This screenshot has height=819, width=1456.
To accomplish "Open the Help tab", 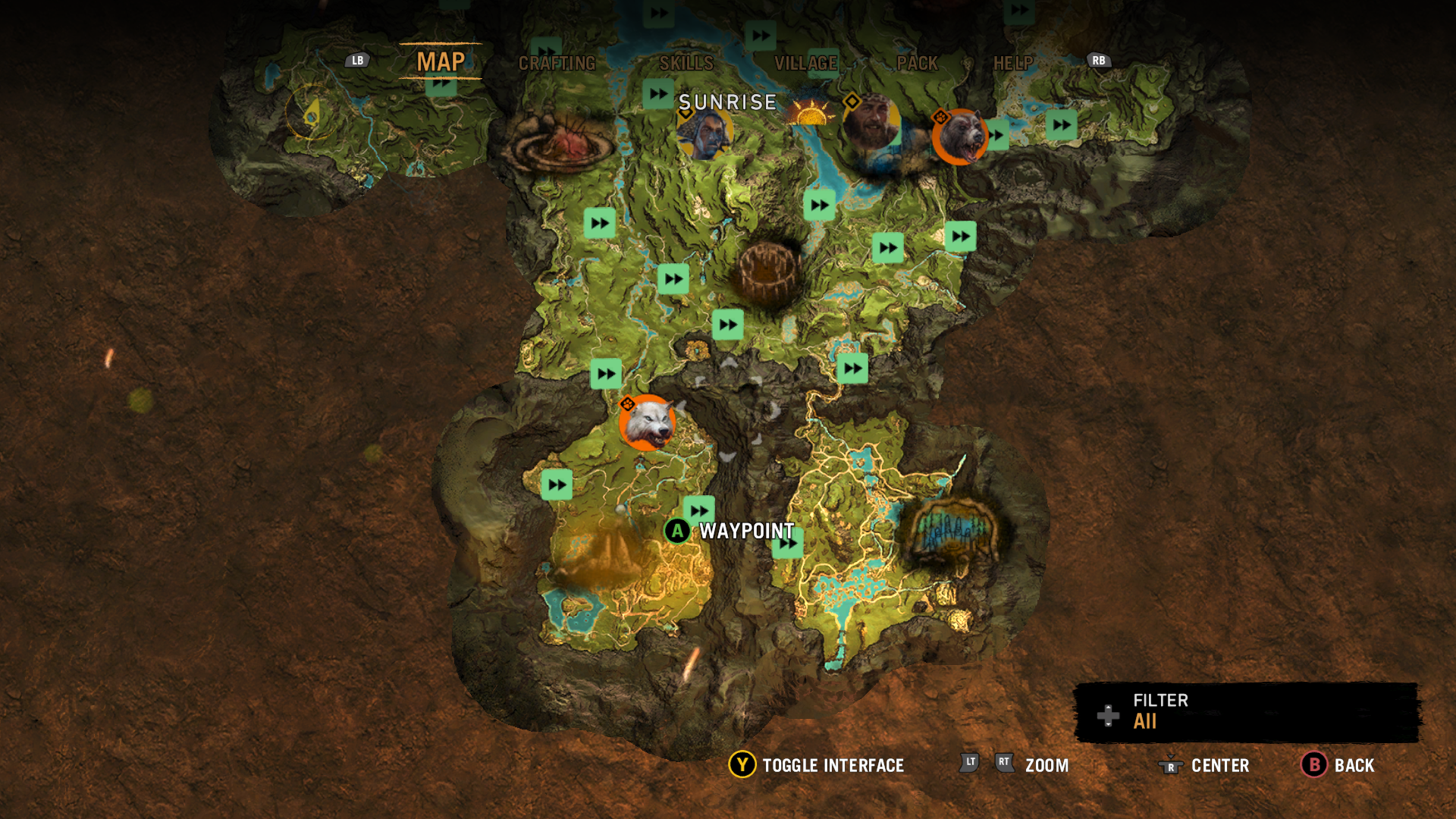I will pos(1013,63).
